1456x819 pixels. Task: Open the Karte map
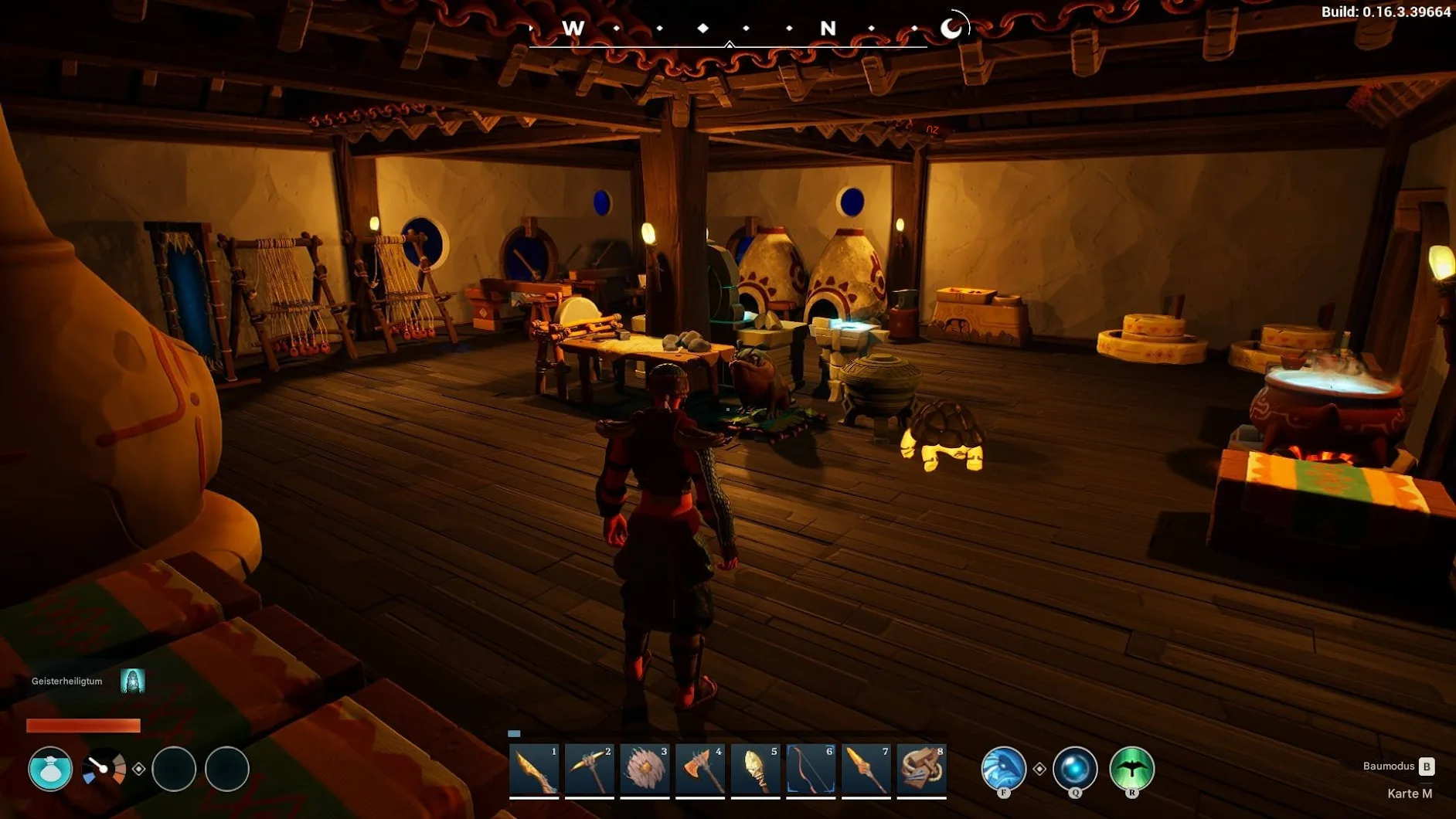click(1409, 794)
